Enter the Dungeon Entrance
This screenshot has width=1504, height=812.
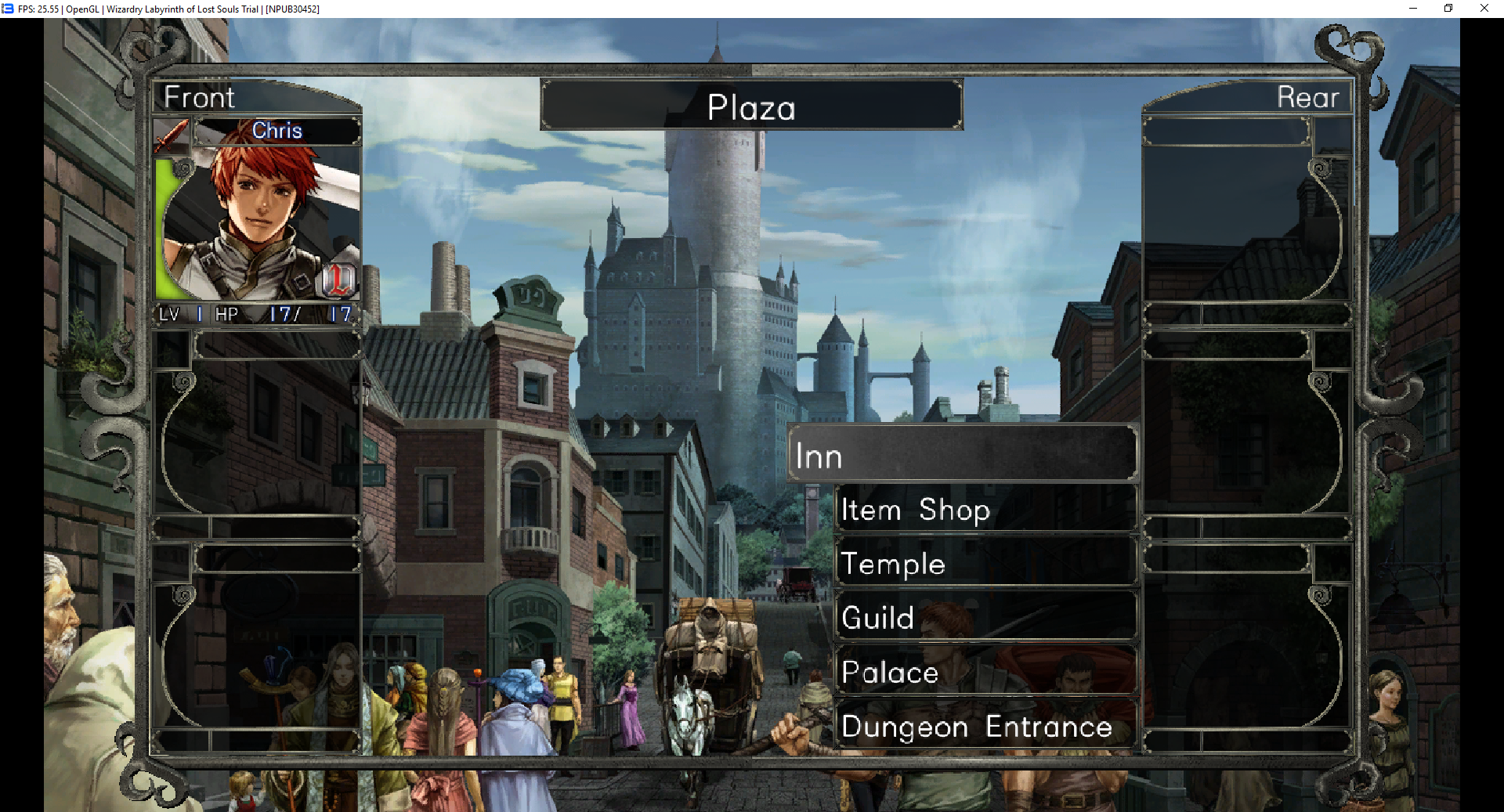pyautogui.click(x=985, y=727)
